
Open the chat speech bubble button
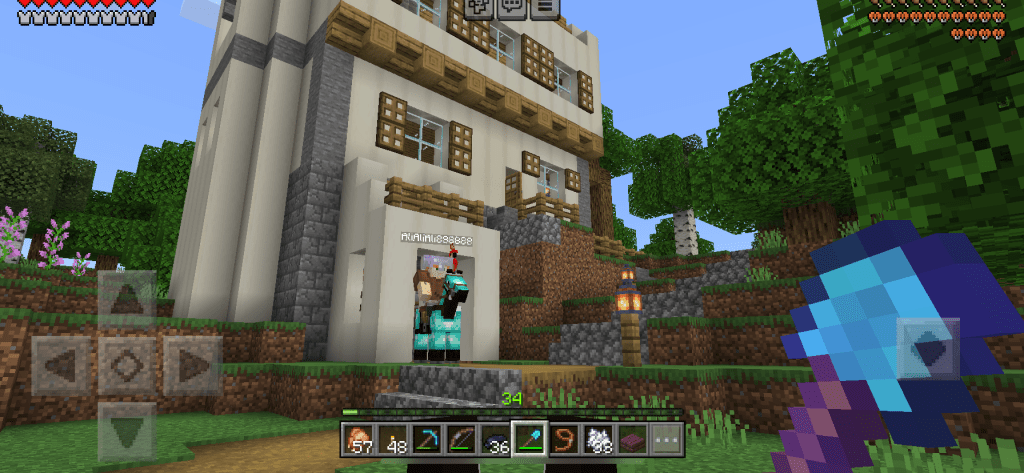pos(512,7)
